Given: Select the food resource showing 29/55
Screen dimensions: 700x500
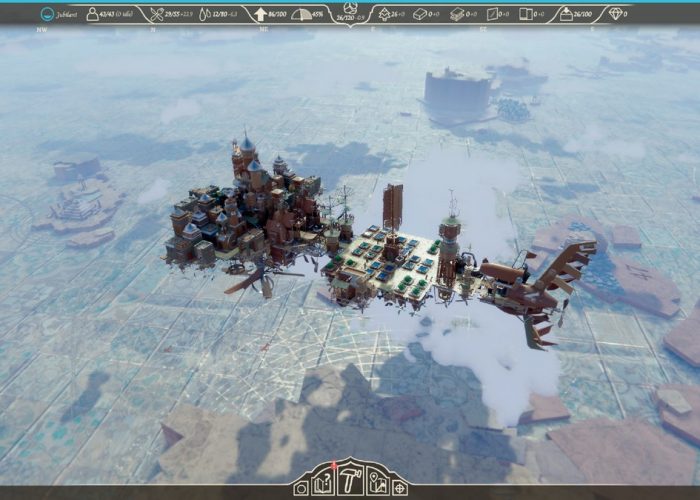Looking at the screenshot, I should [x=171, y=15].
